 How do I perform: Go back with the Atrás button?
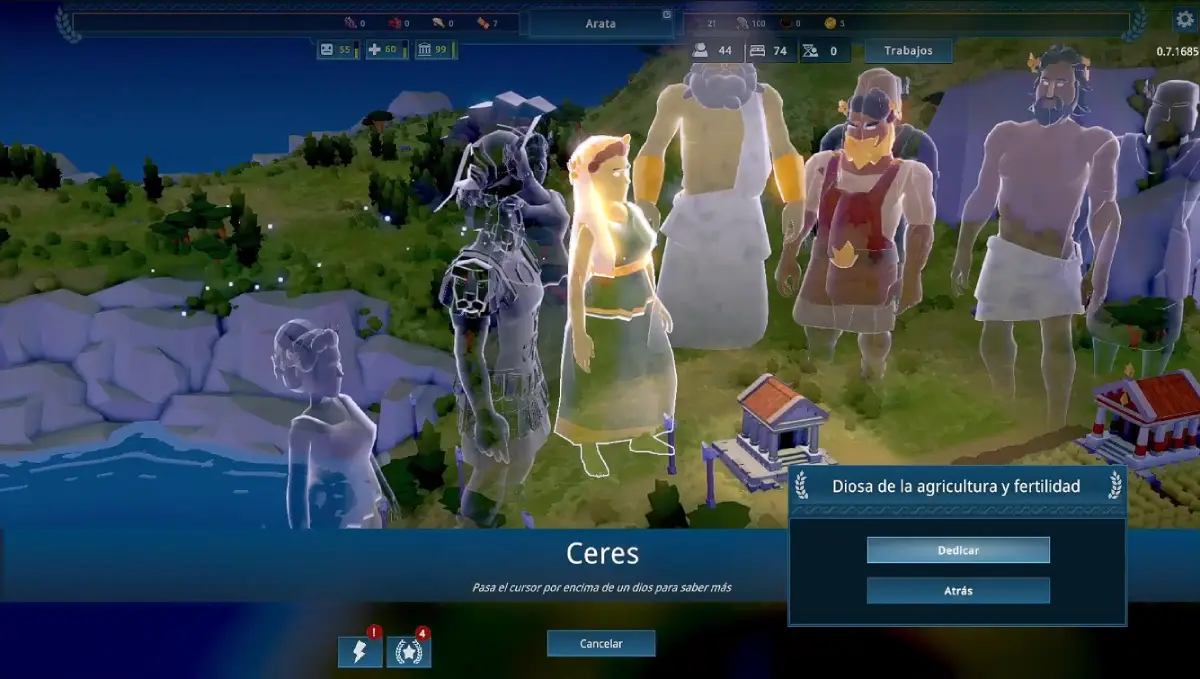958,591
